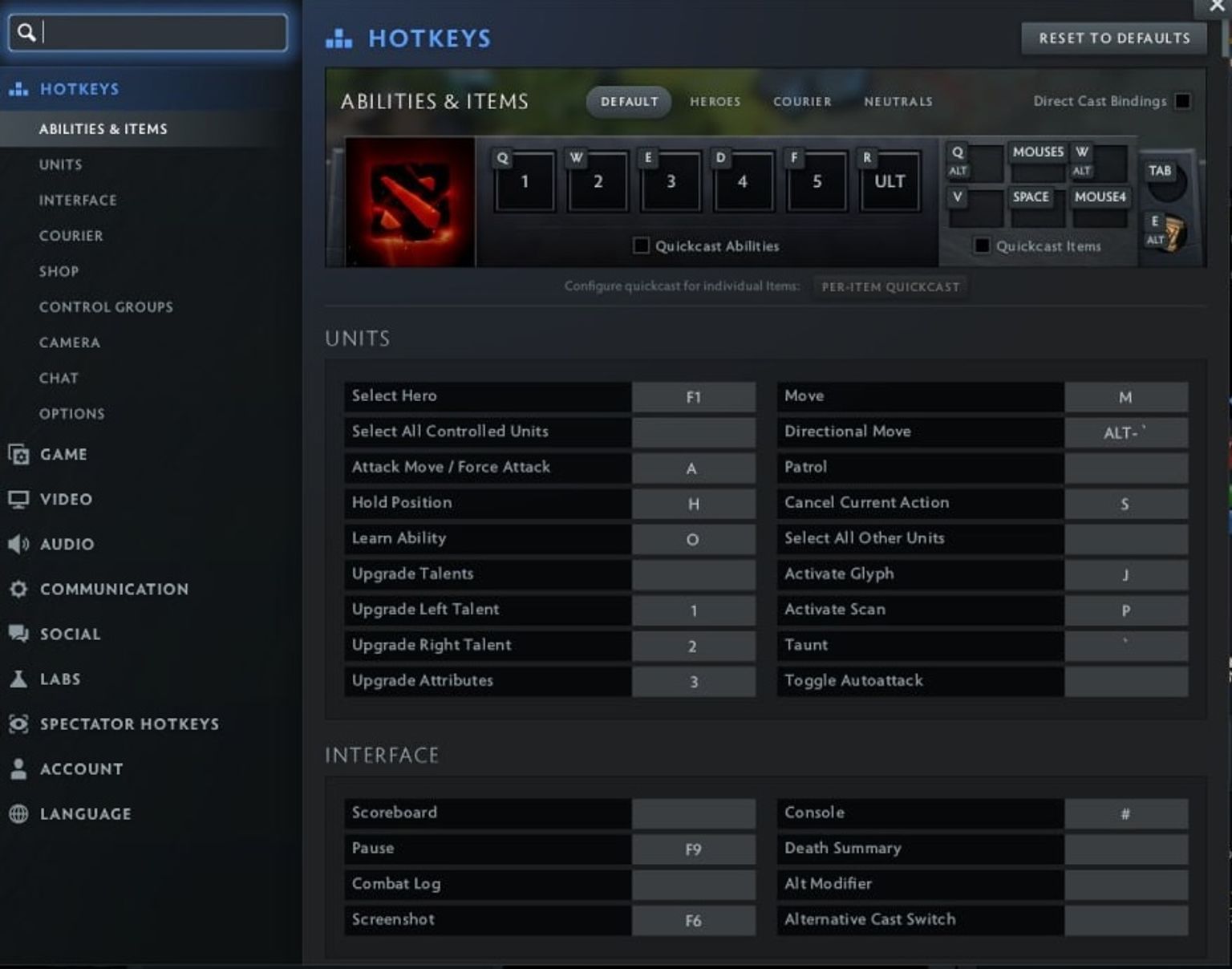Screen dimensions: 1232x969
Task: Switch to the Neutrals tab
Action: [898, 102]
